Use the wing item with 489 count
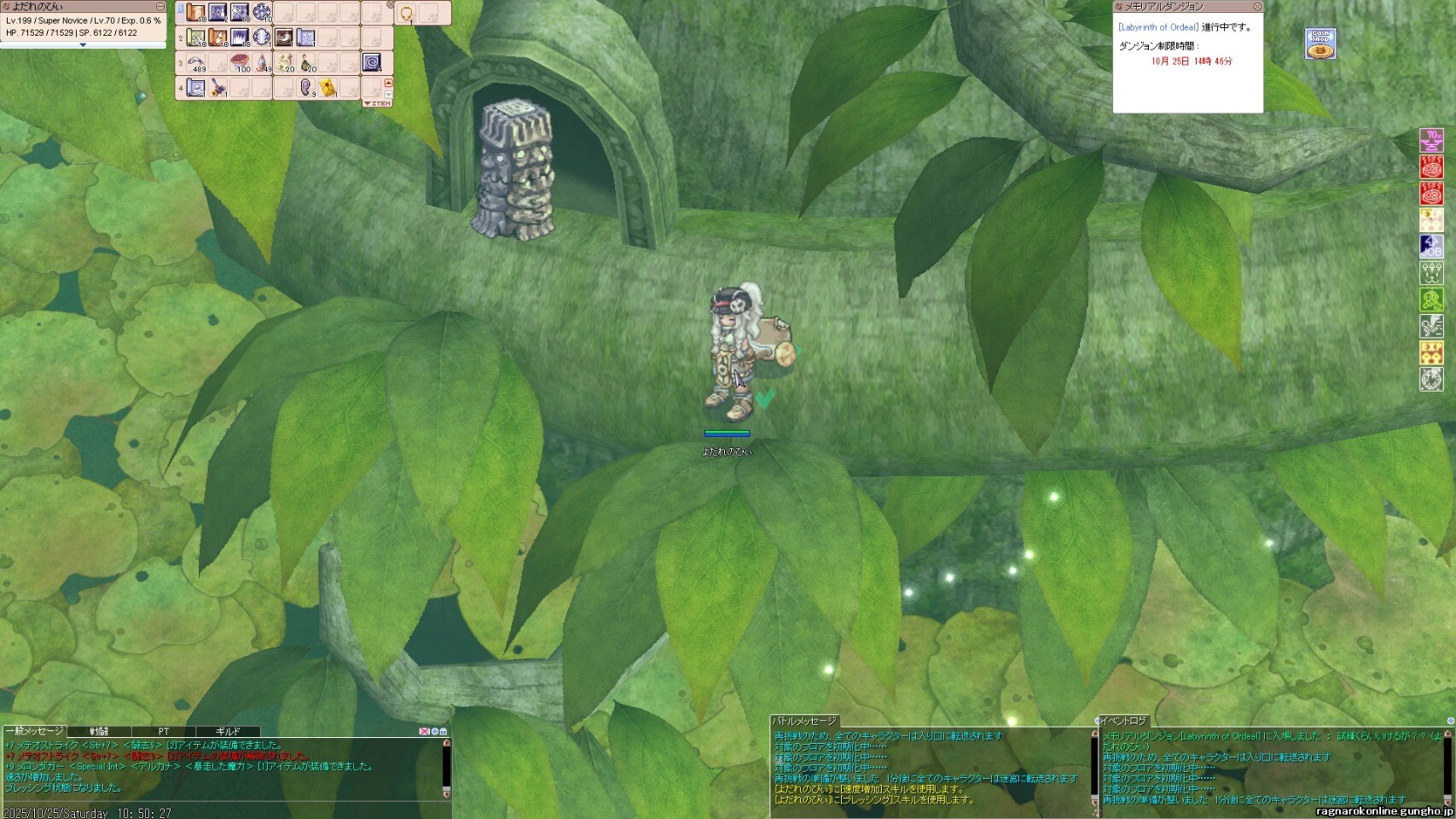The width and height of the screenshot is (1456, 819). click(x=197, y=62)
